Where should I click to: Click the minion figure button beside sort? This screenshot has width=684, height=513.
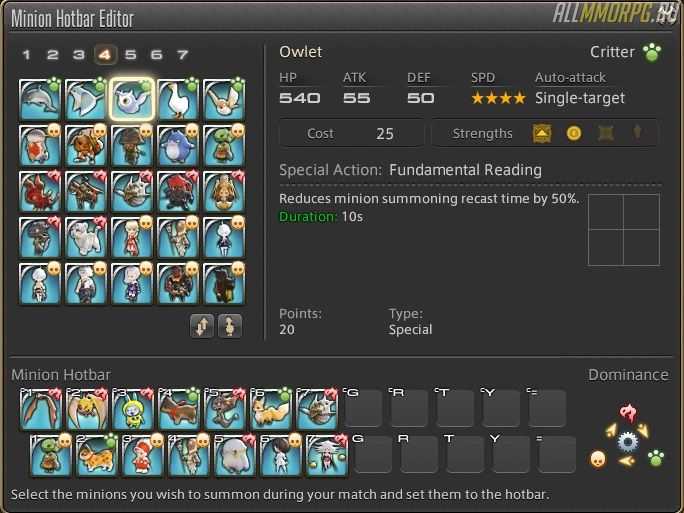pos(229,326)
